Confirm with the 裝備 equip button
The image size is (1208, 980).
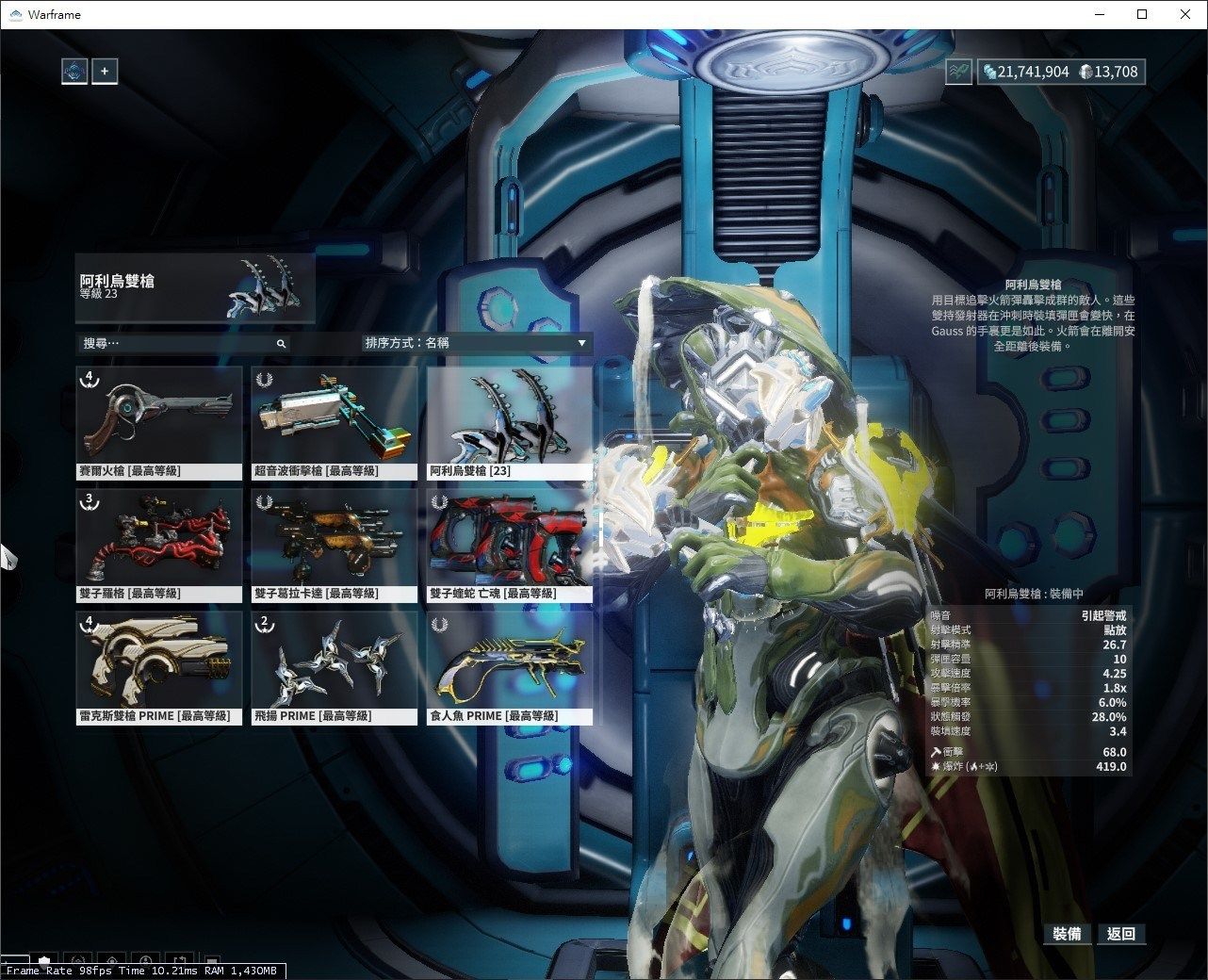click(1067, 934)
